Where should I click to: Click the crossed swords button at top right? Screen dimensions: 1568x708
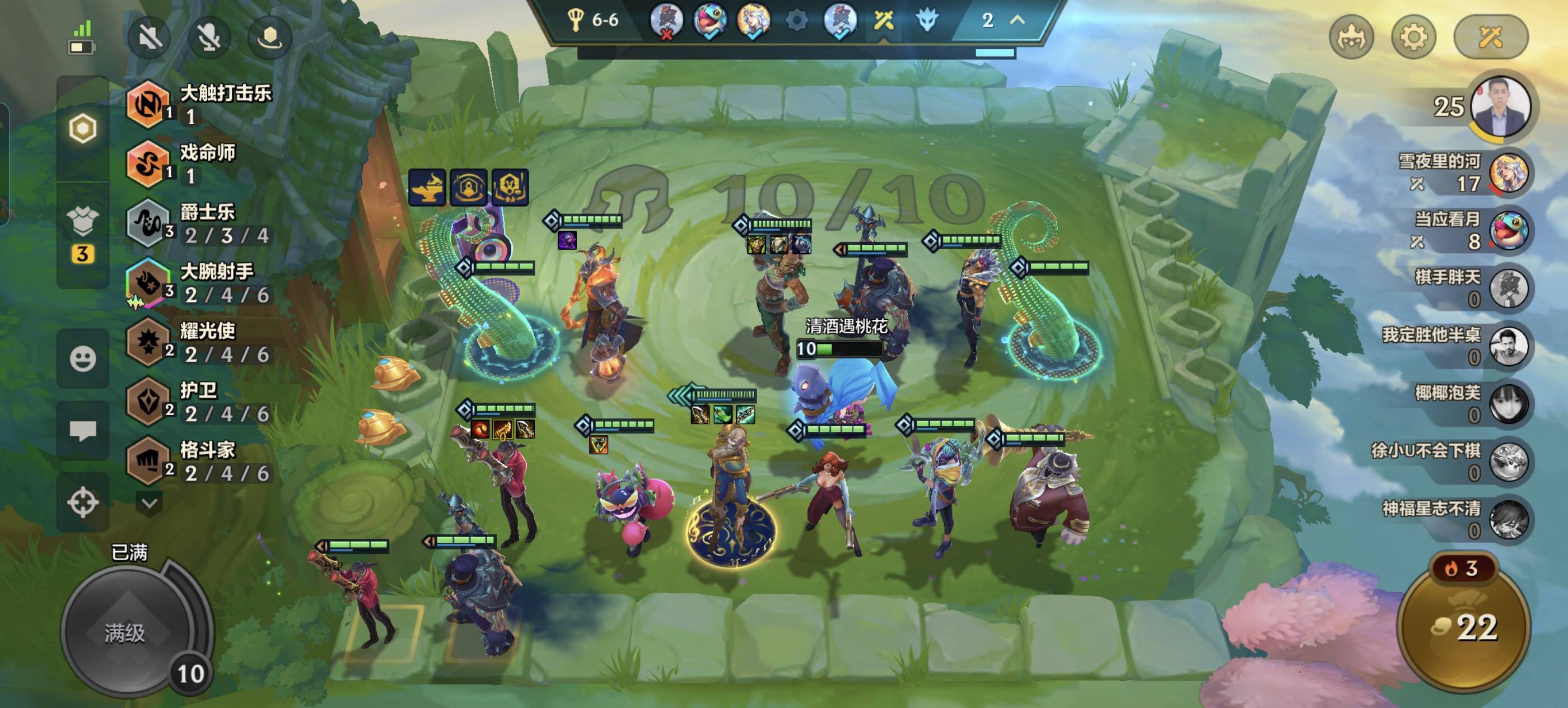pyautogui.click(x=1491, y=38)
